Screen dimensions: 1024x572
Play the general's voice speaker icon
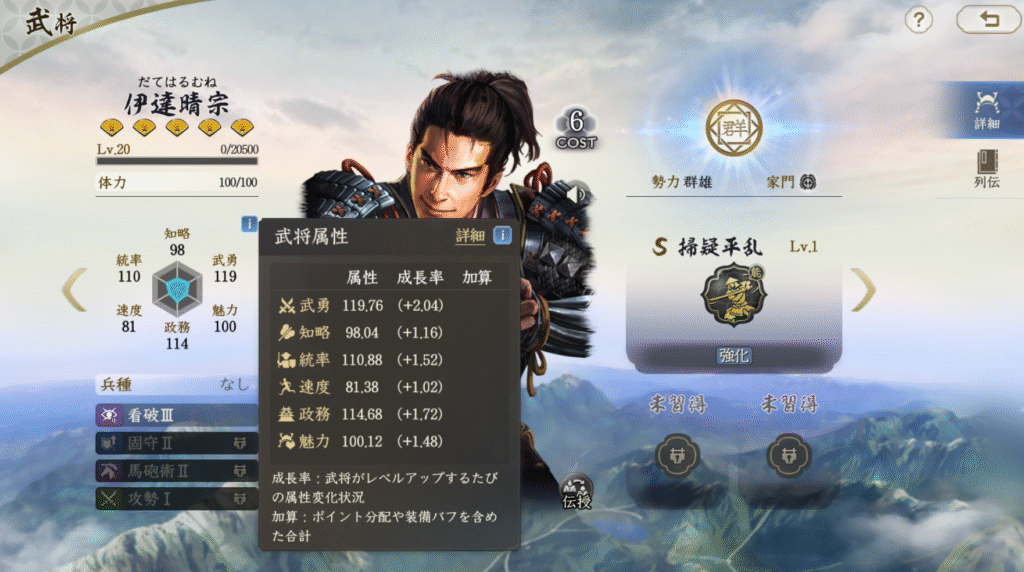pyautogui.click(x=577, y=191)
